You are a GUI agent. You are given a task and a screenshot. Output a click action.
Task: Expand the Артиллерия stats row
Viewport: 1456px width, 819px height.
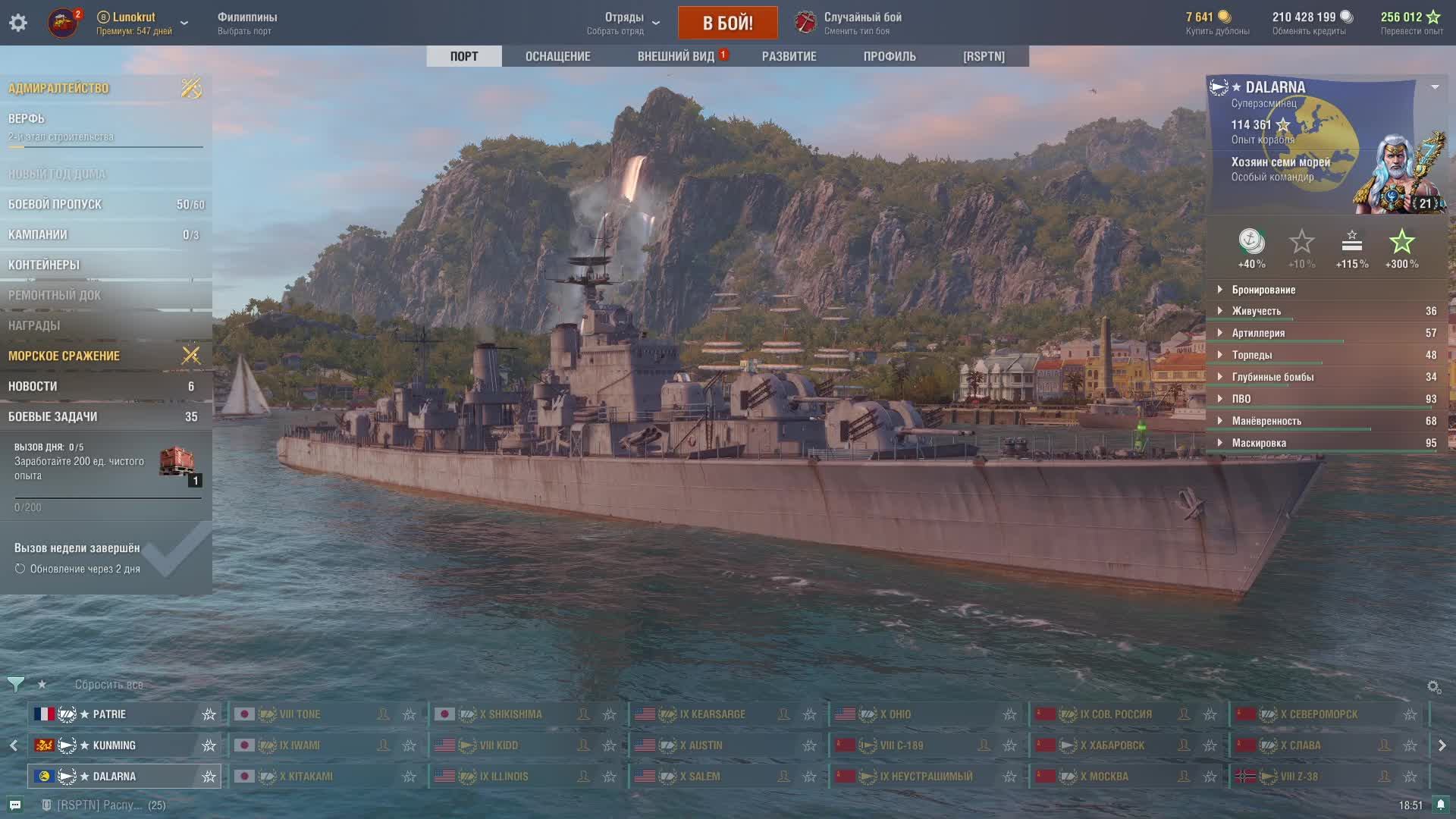(x=1258, y=333)
